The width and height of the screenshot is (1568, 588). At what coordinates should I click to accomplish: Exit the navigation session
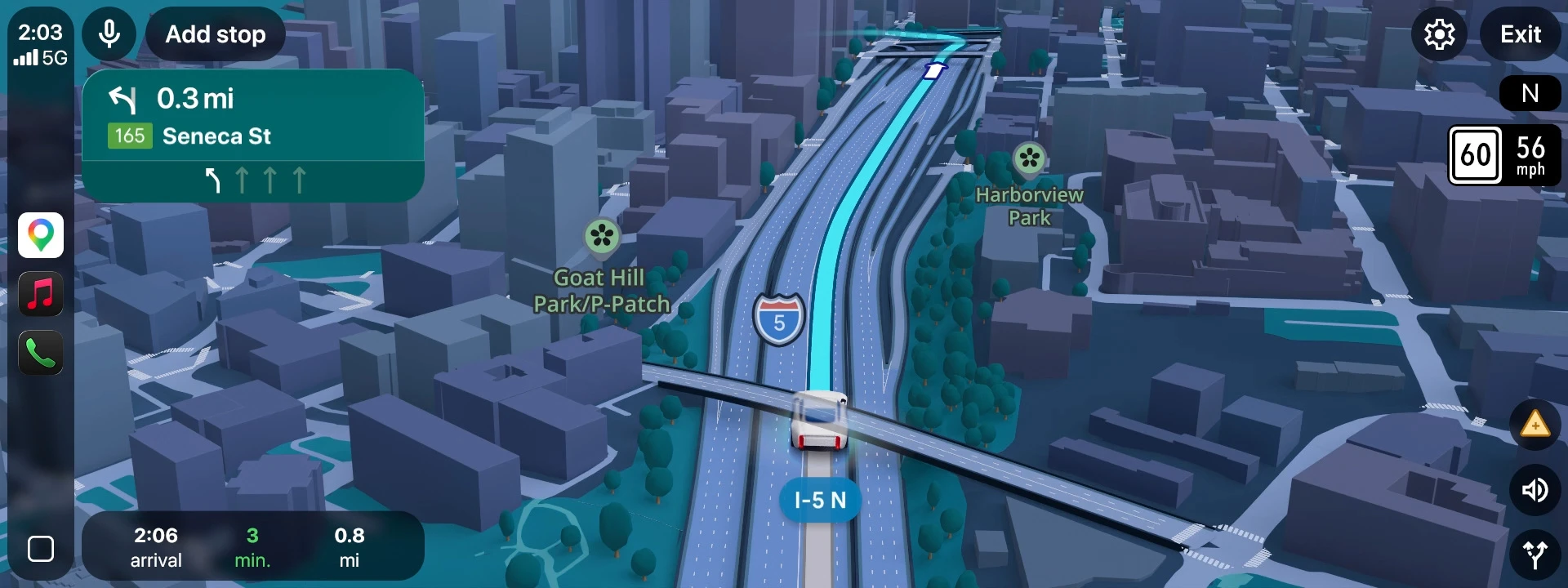pos(1520,34)
